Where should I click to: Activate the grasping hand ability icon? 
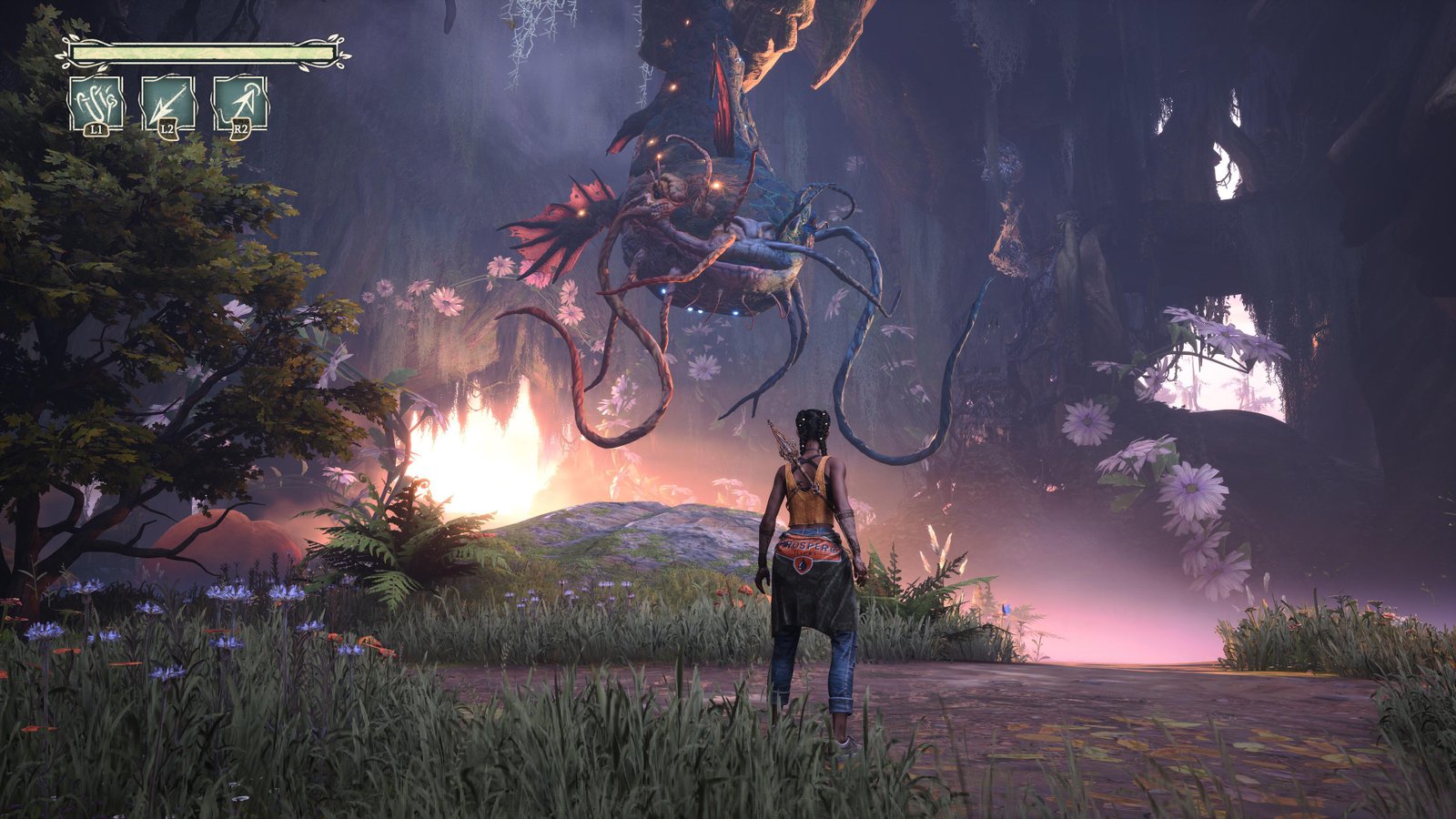coord(96,103)
